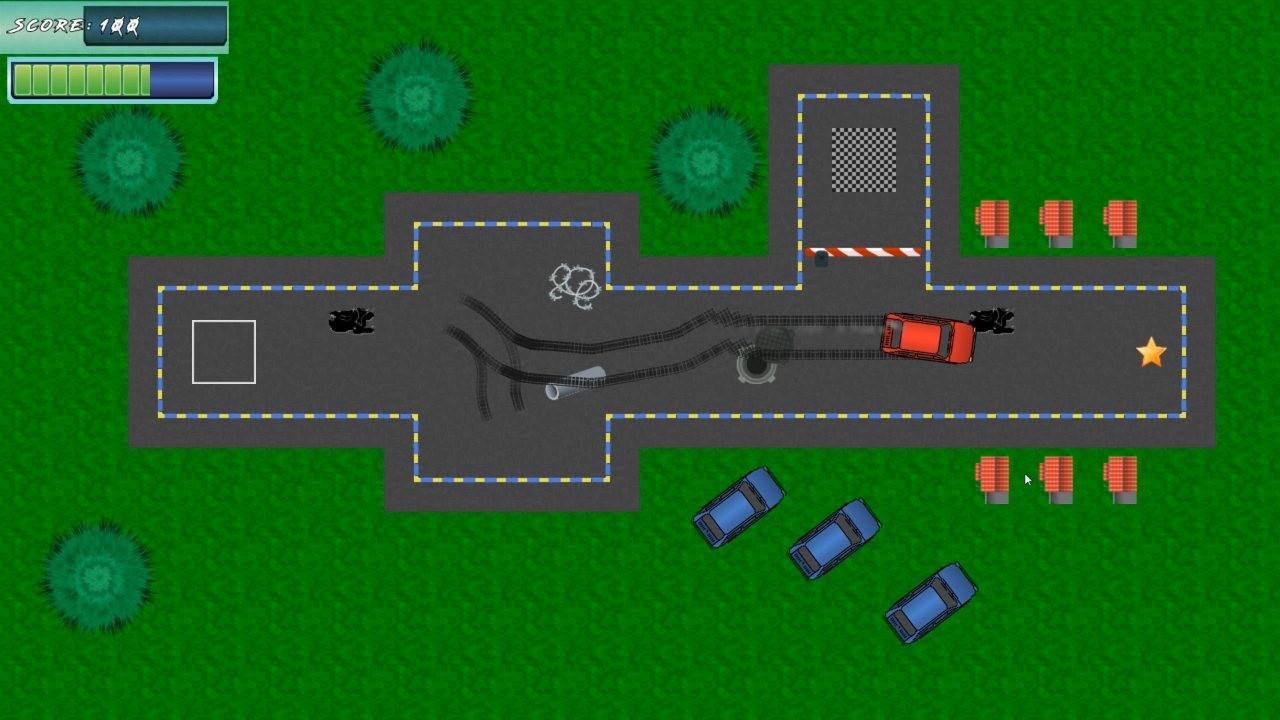Open the Score display panel
The image size is (1280, 720).
pyautogui.click(x=113, y=24)
